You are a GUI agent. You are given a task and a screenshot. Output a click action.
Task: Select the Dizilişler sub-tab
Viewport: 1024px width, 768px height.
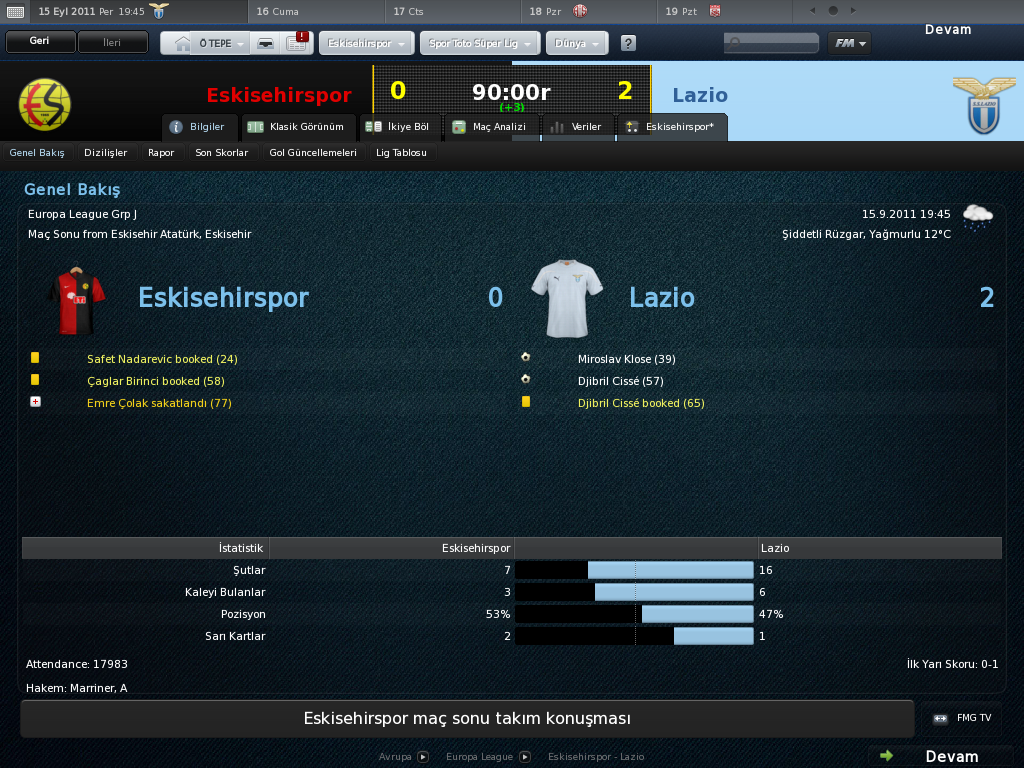click(106, 153)
